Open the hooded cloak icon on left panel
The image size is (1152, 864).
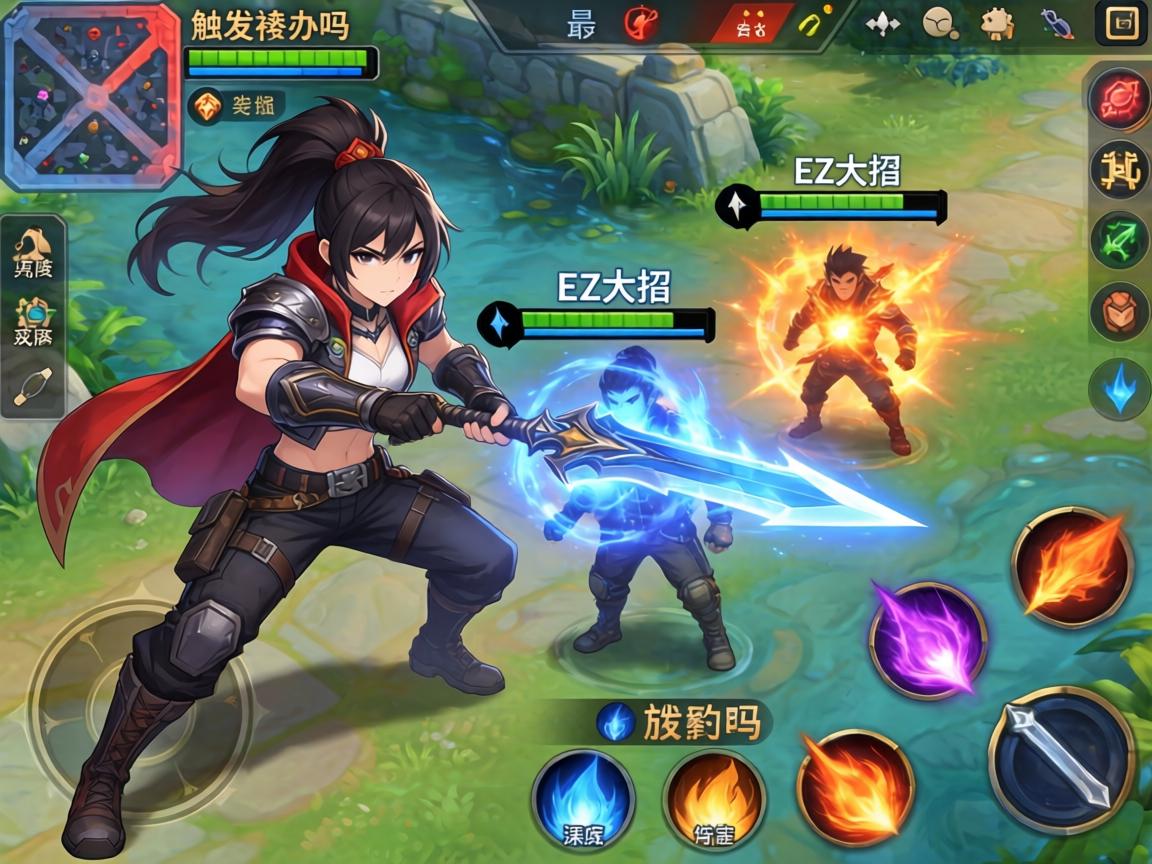click(34, 250)
